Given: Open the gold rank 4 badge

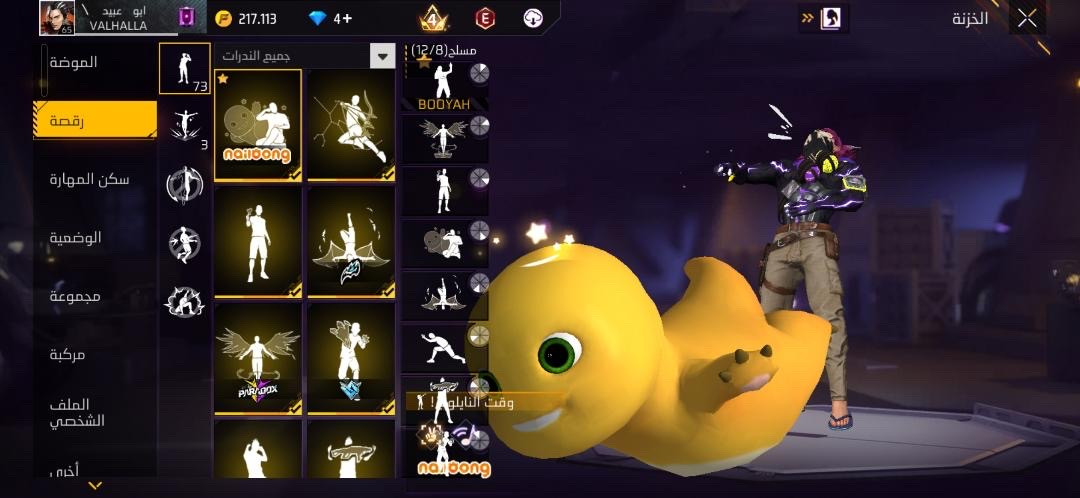Looking at the screenshot, I should (433, 18).
